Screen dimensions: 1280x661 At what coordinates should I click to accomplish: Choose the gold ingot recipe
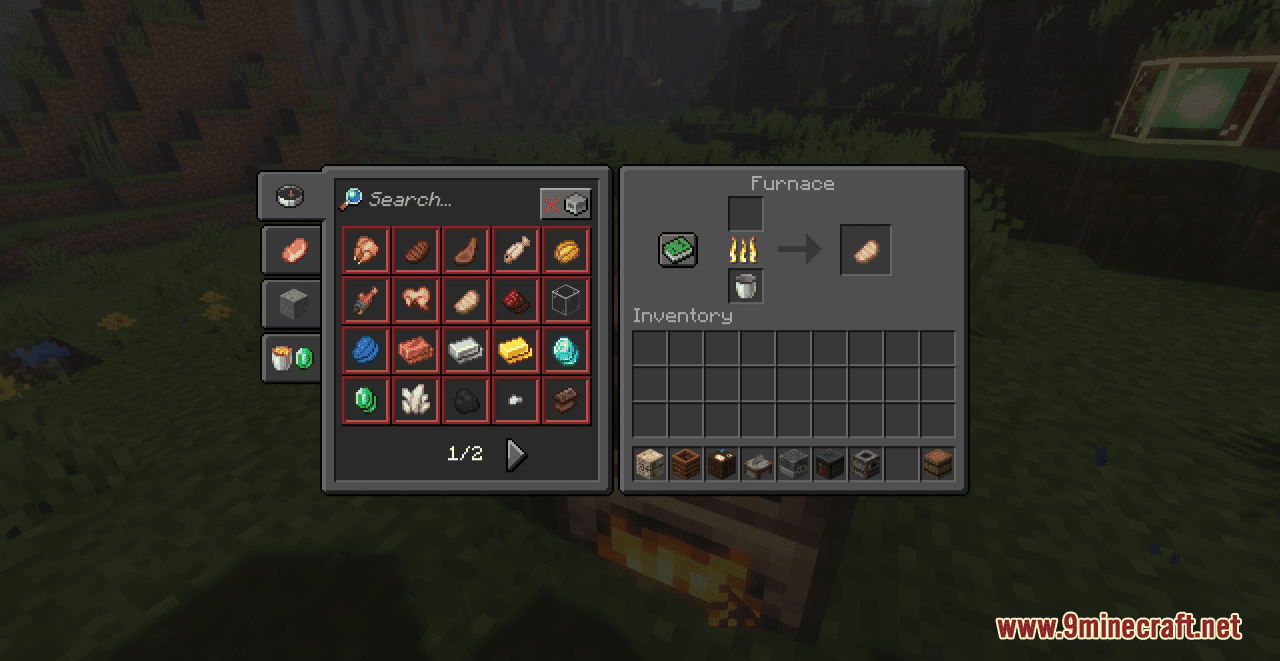pyautogui.click(x=516, y=350)
